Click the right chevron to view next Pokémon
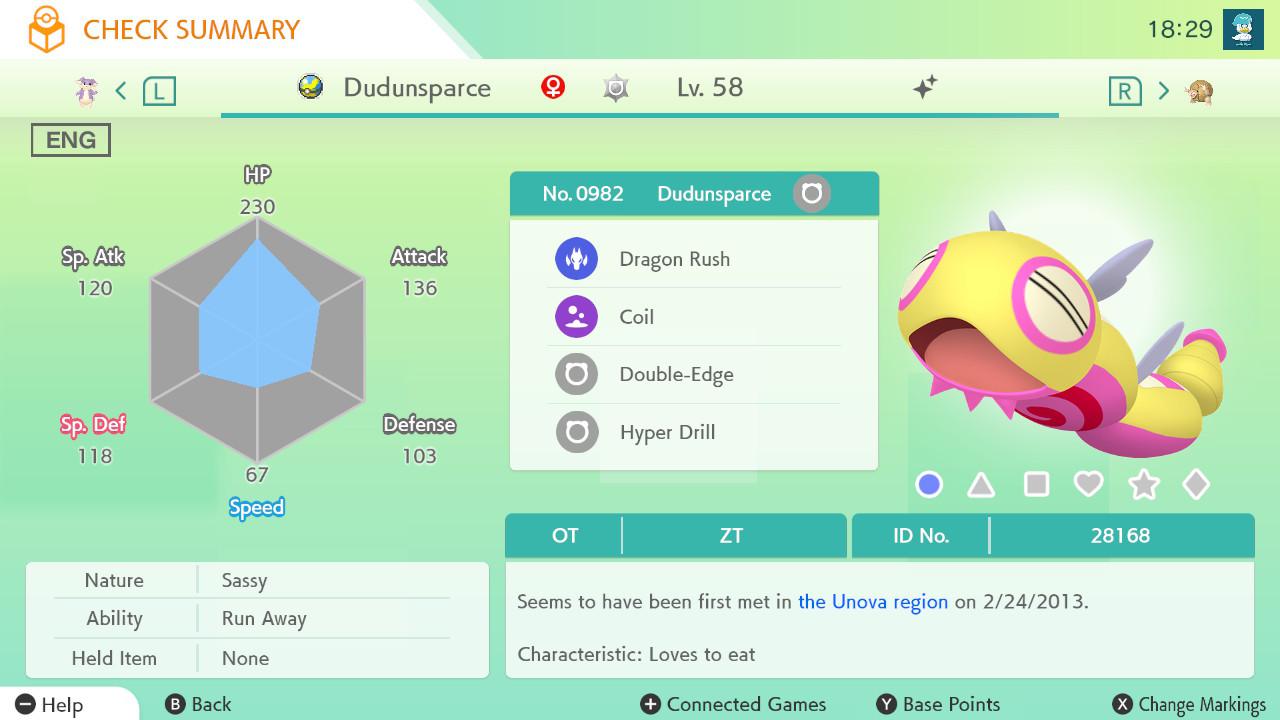 1163,89
